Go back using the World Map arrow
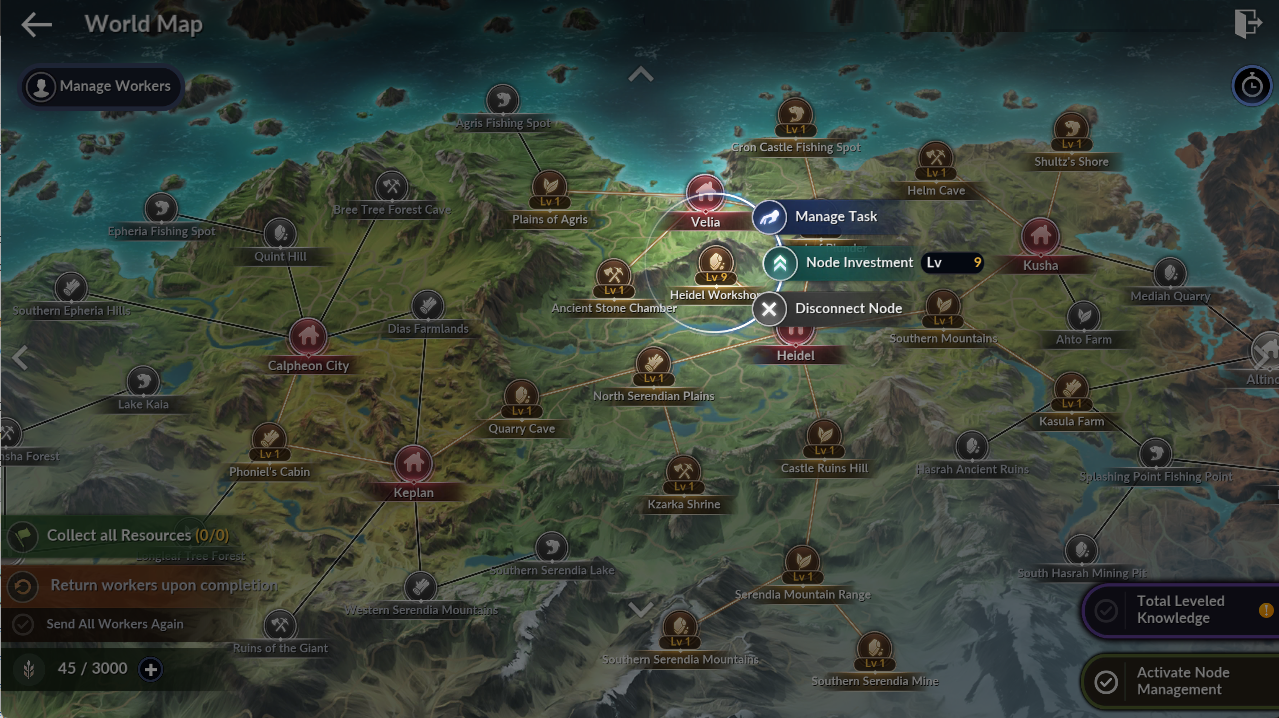This screenshot has width=1279, height=718. click(x=37, y=25)
